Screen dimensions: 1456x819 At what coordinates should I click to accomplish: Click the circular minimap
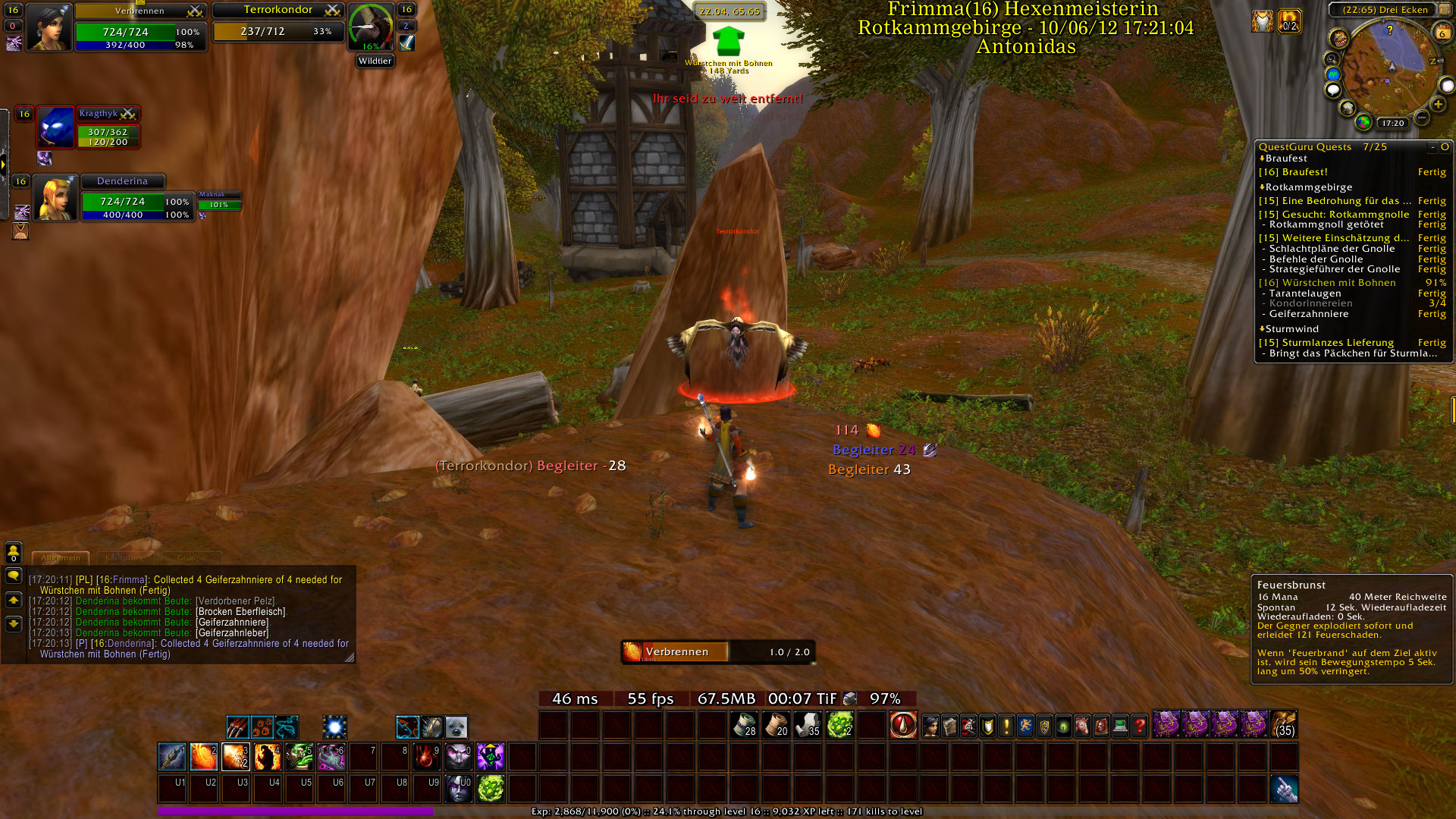click(1386, 68)
